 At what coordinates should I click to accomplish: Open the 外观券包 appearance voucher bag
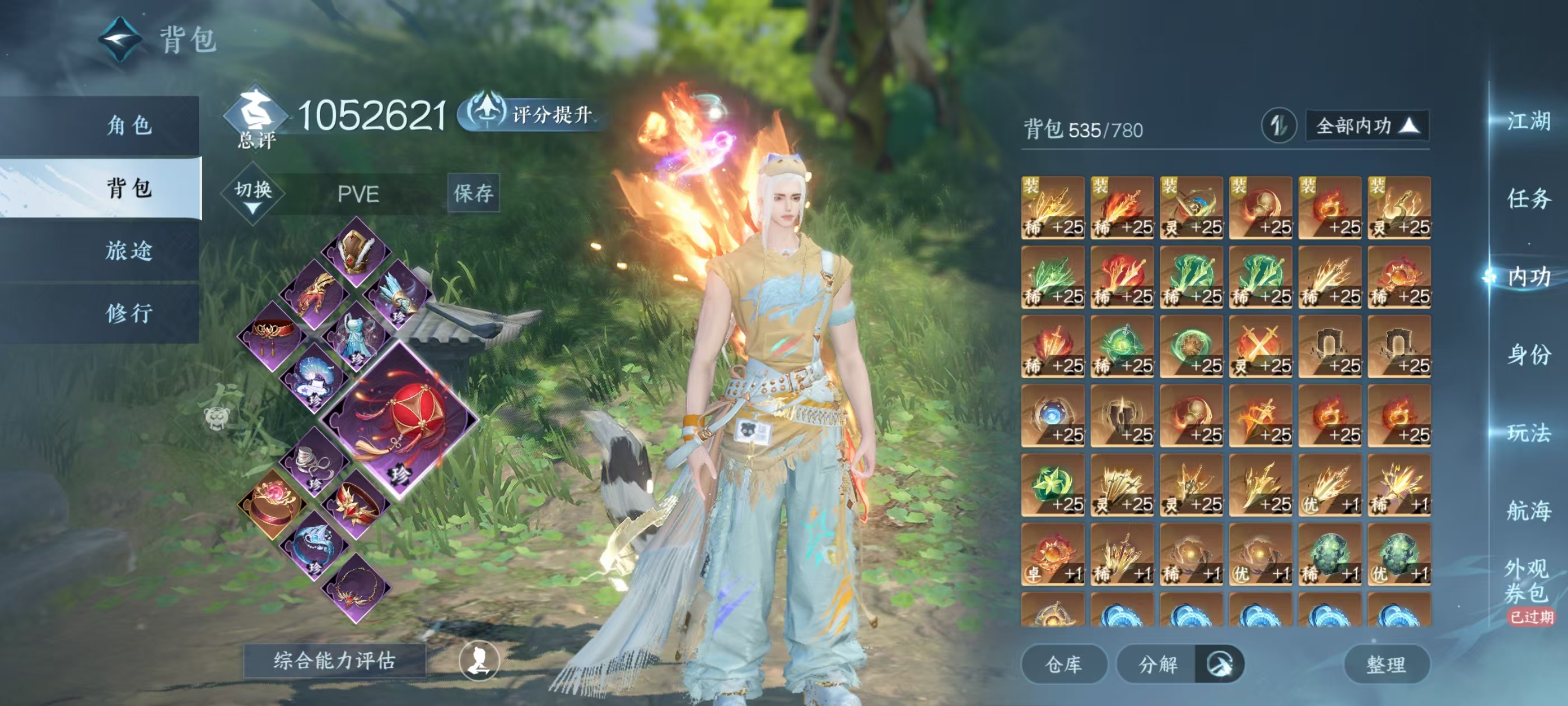[x=1527, y=580]
